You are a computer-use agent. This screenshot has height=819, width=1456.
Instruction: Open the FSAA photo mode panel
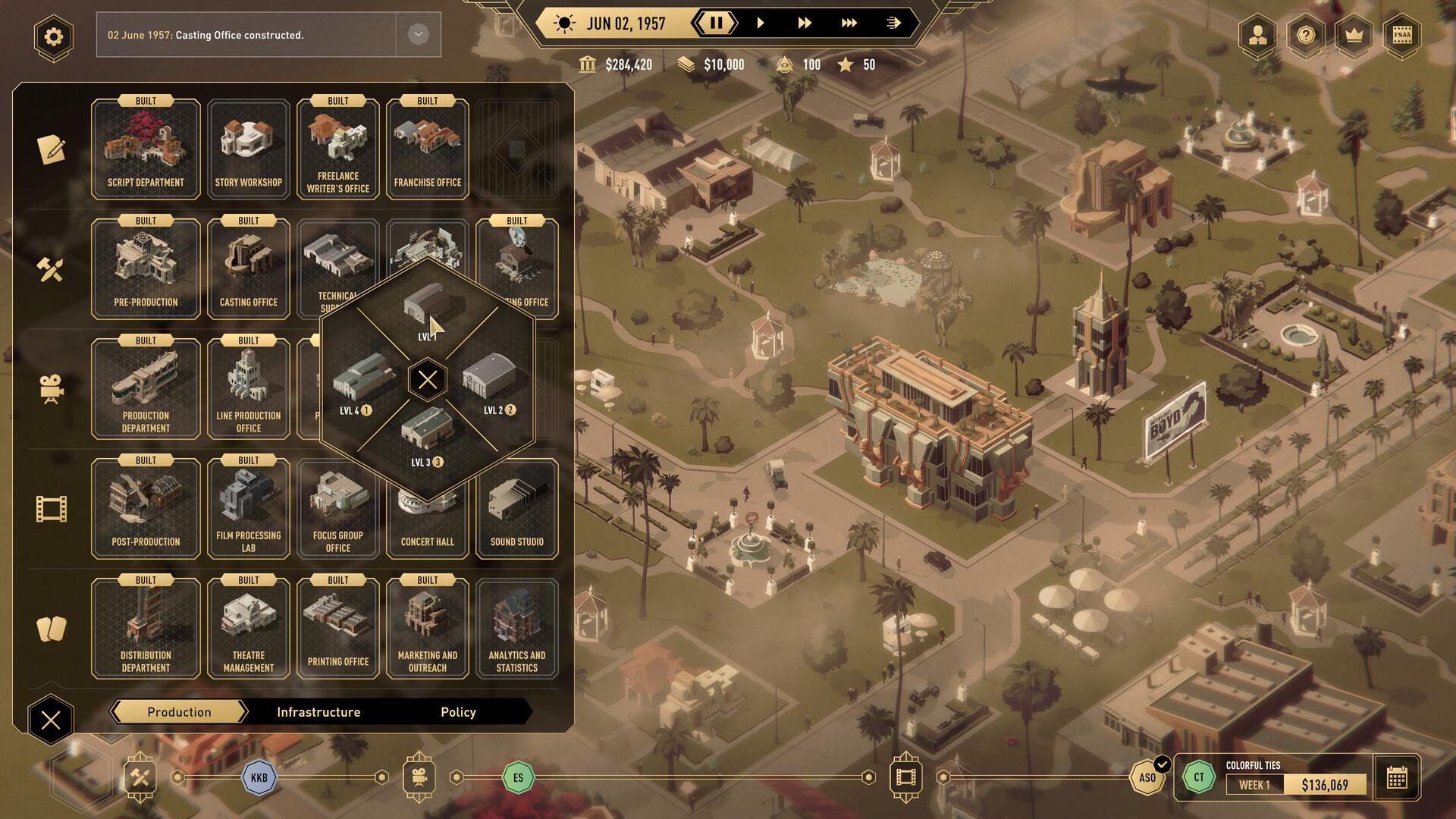1402,36
